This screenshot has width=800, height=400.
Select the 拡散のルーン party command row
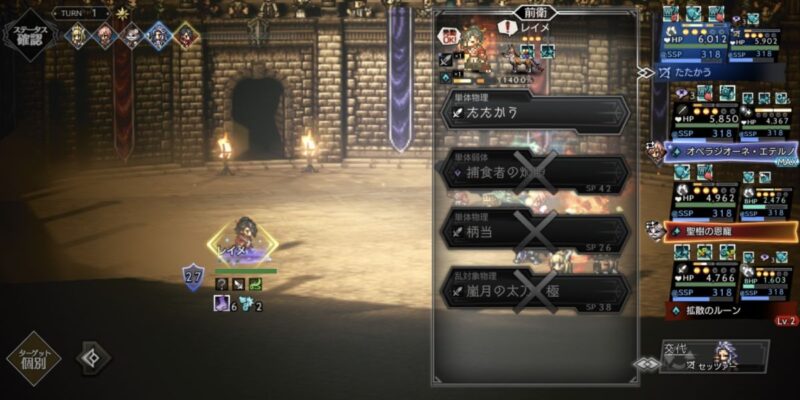pyautogui.click(x=732, y=310)
